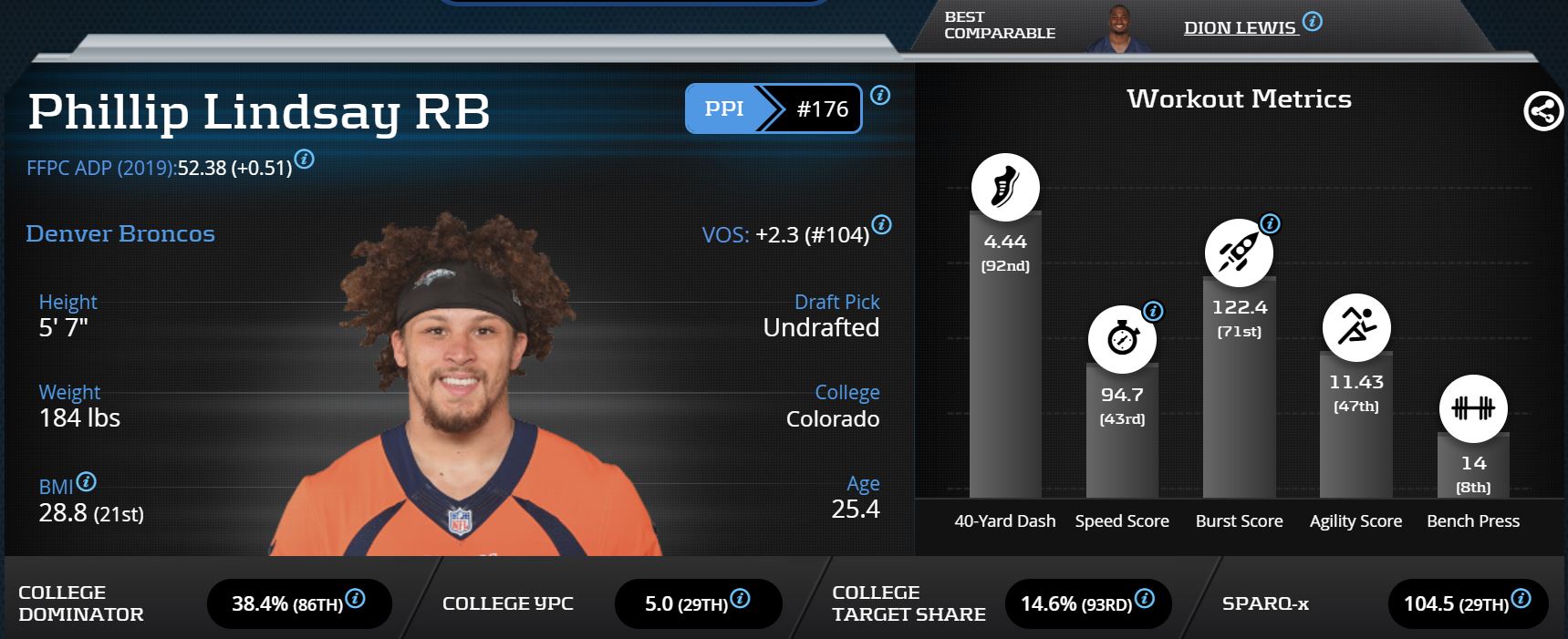The width and height of the screenshot is (1568, 639).
Task: Click the info icon beside Dion Lewis
Action: click(1312, 21)
